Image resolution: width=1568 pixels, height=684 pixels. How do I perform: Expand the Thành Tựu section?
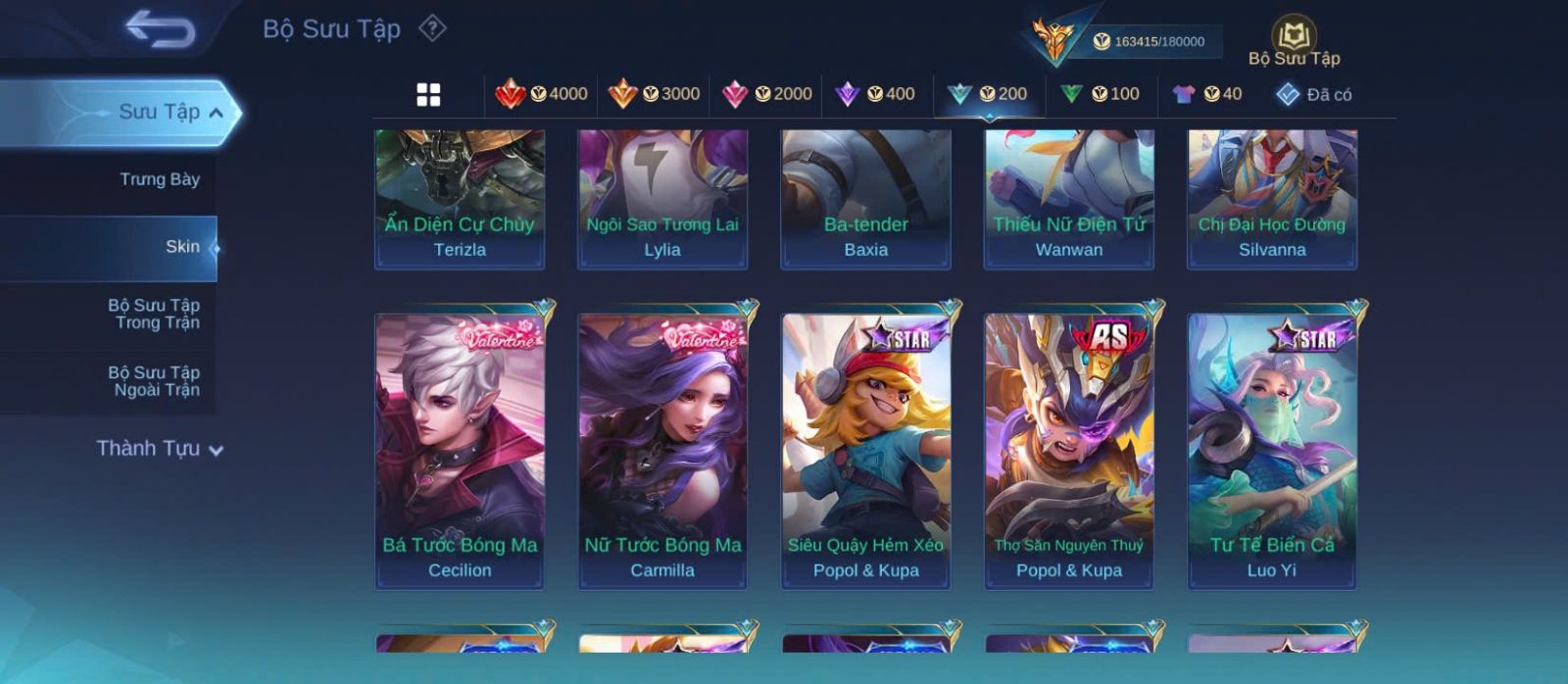160,449
